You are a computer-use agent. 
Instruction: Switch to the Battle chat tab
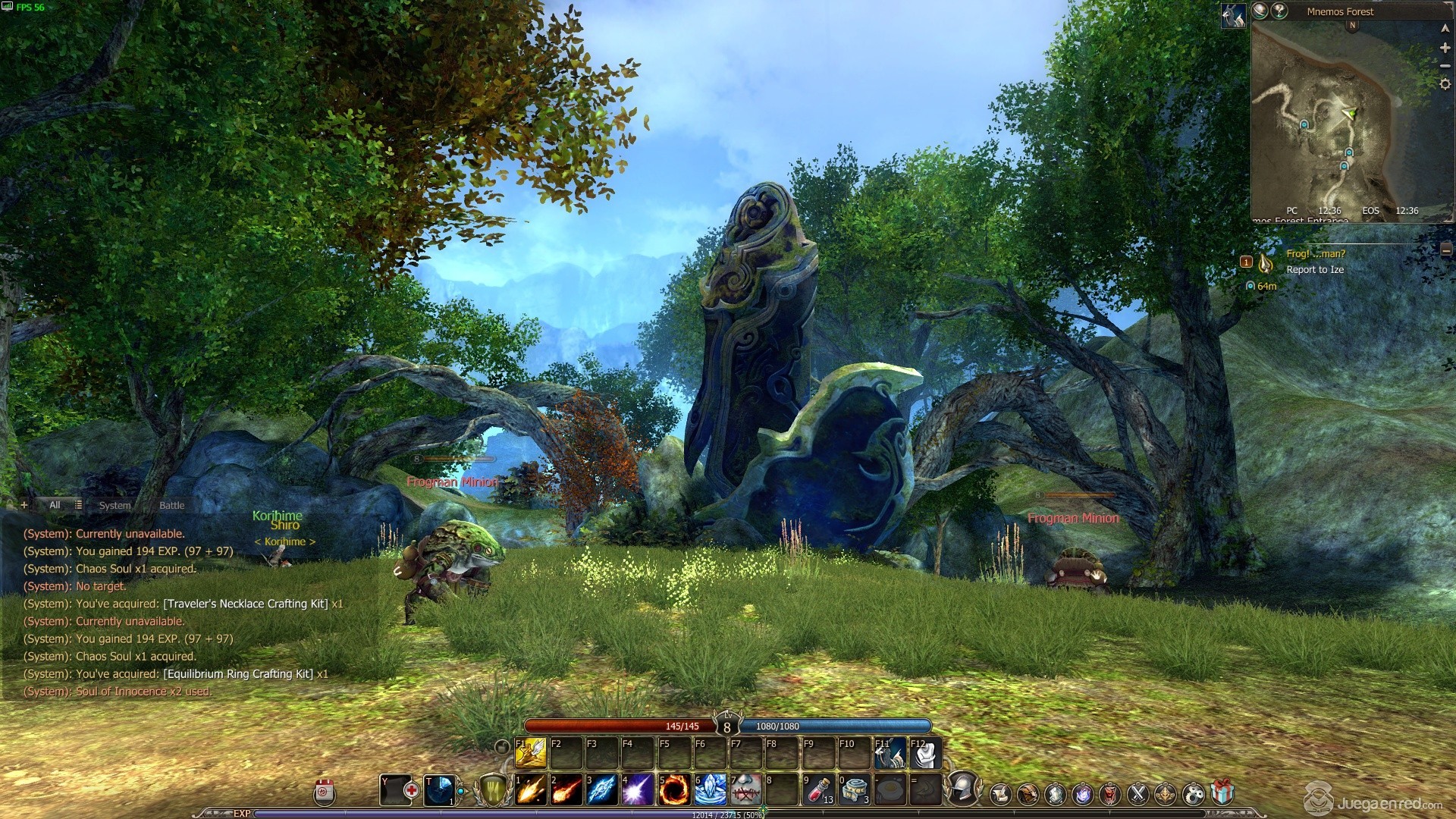pyautogui.click(x=171, y=505)
